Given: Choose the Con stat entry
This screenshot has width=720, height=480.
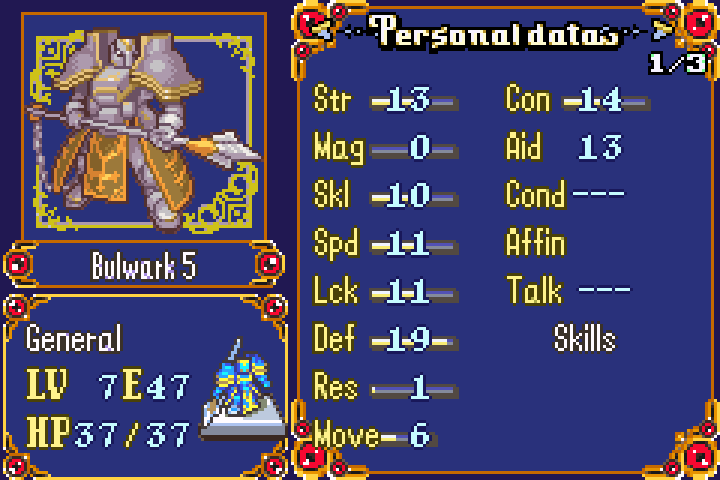Looking at the screenshot, I should click(577, 100).
